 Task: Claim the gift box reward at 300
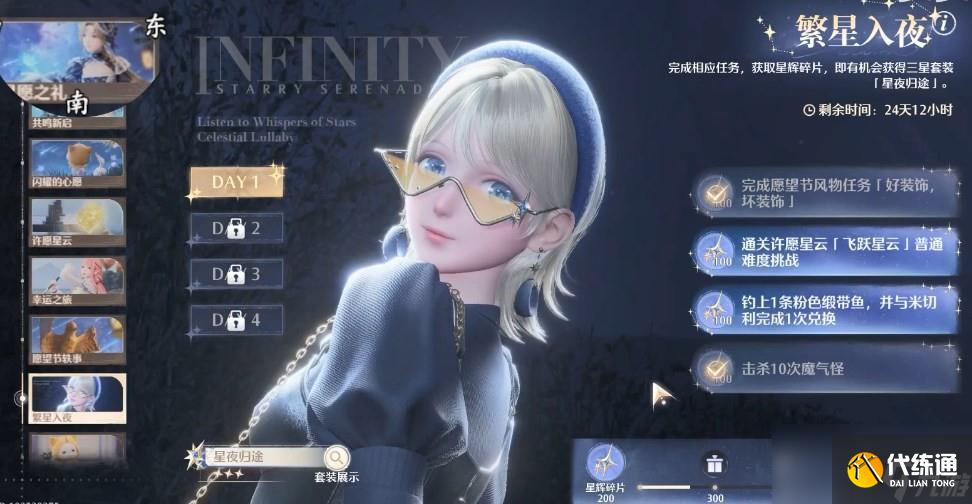(714, 465)
